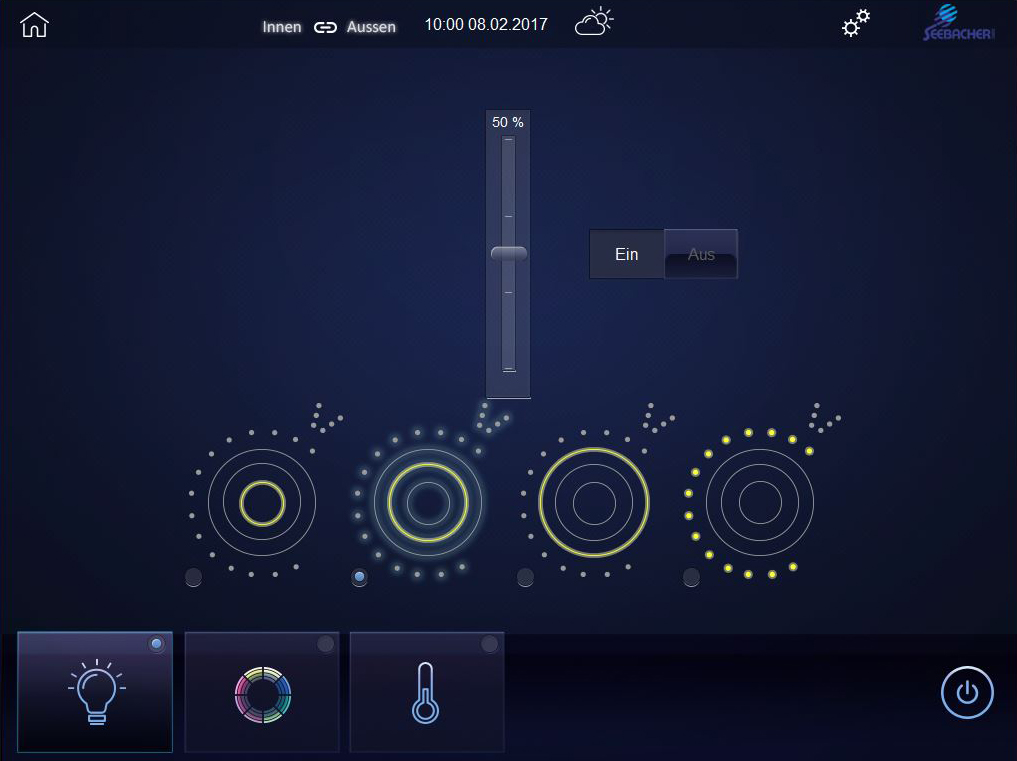Switch the light to Ein

[x=627, y=254]
